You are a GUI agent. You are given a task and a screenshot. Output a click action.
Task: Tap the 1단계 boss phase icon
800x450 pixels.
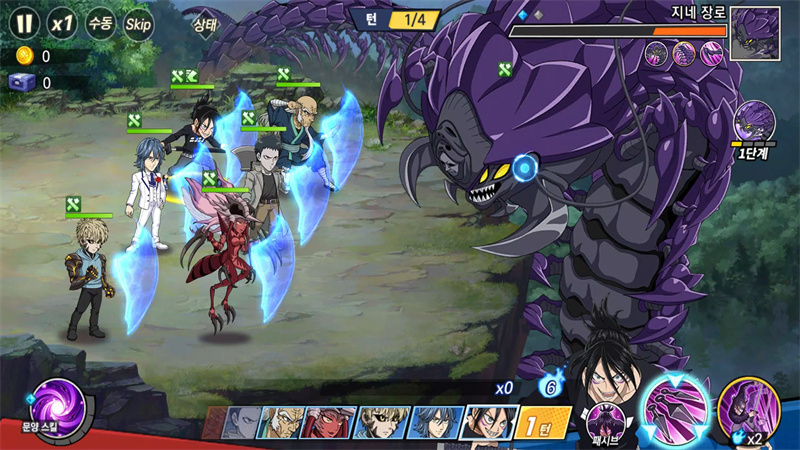754,124
